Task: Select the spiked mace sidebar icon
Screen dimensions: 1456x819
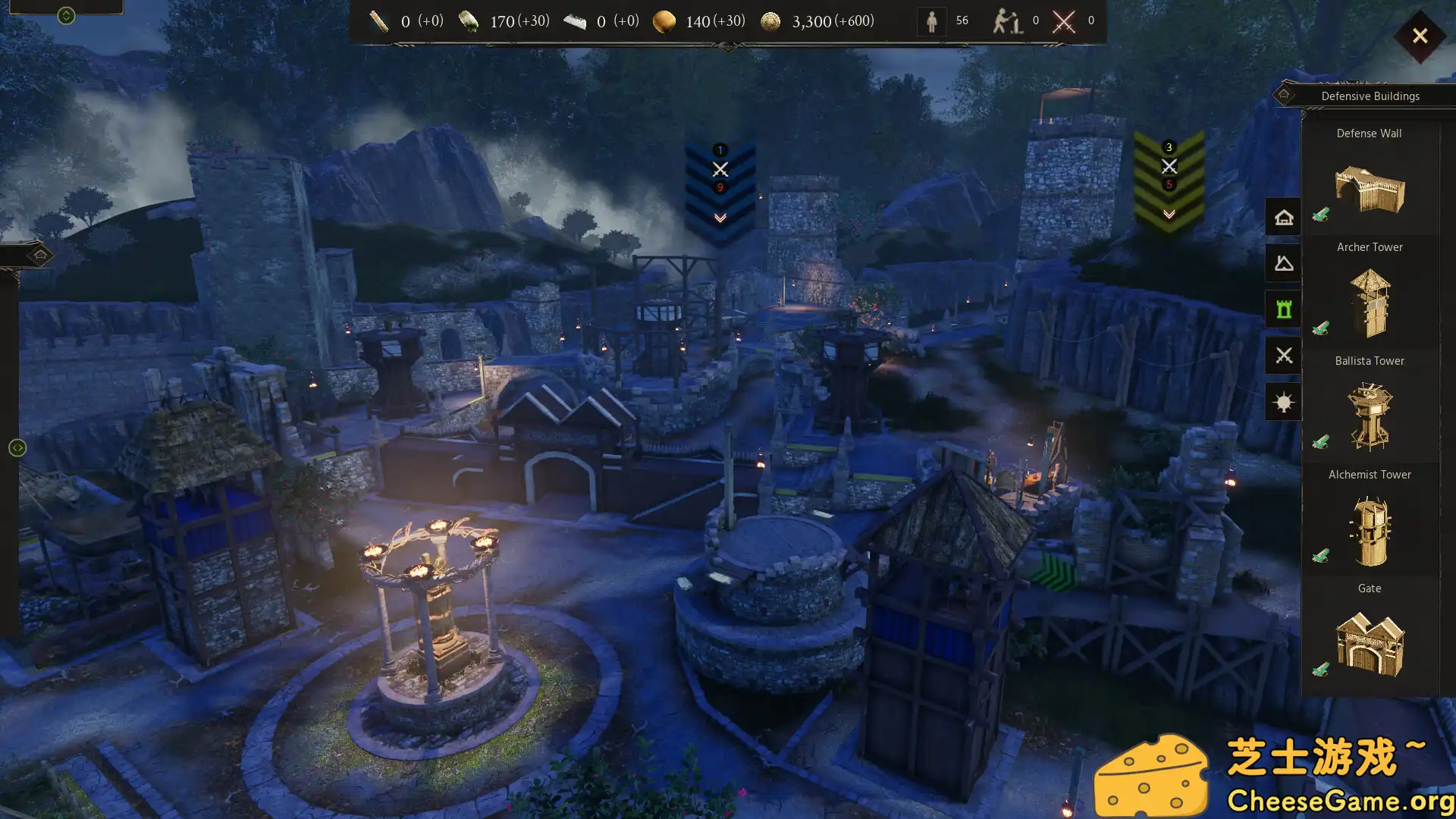Action: (x=1282, y=401)
